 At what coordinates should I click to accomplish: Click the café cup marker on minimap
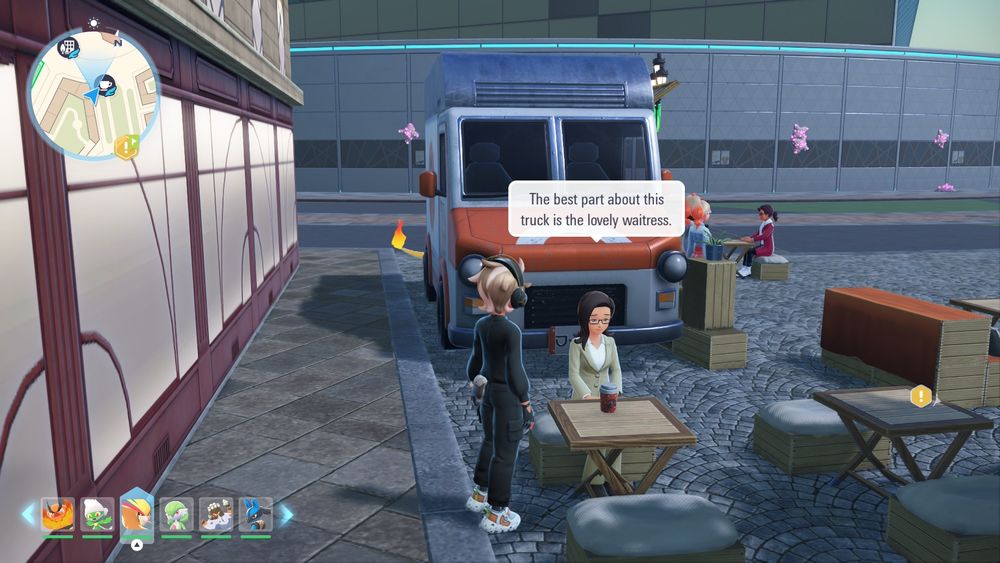[106, 83]
